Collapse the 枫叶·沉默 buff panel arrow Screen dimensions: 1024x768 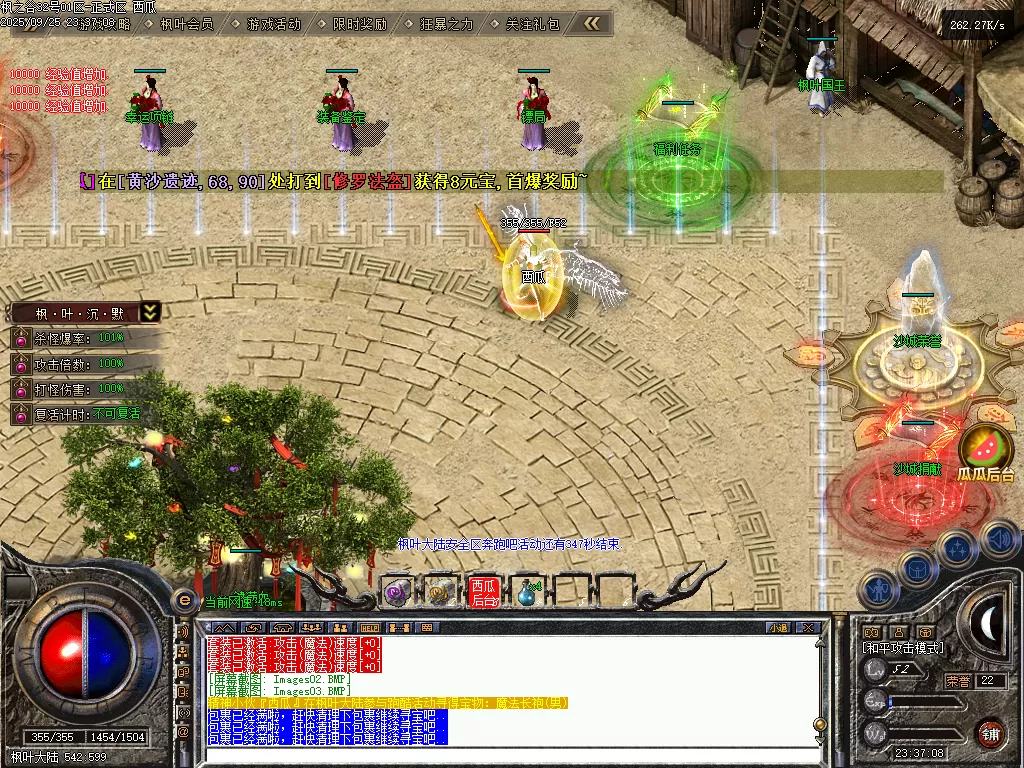149,312
